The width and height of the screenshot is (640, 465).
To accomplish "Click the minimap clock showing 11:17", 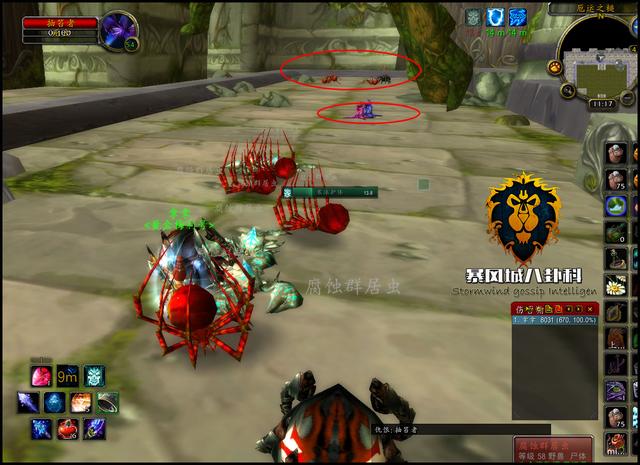I will tap(603, 103).
